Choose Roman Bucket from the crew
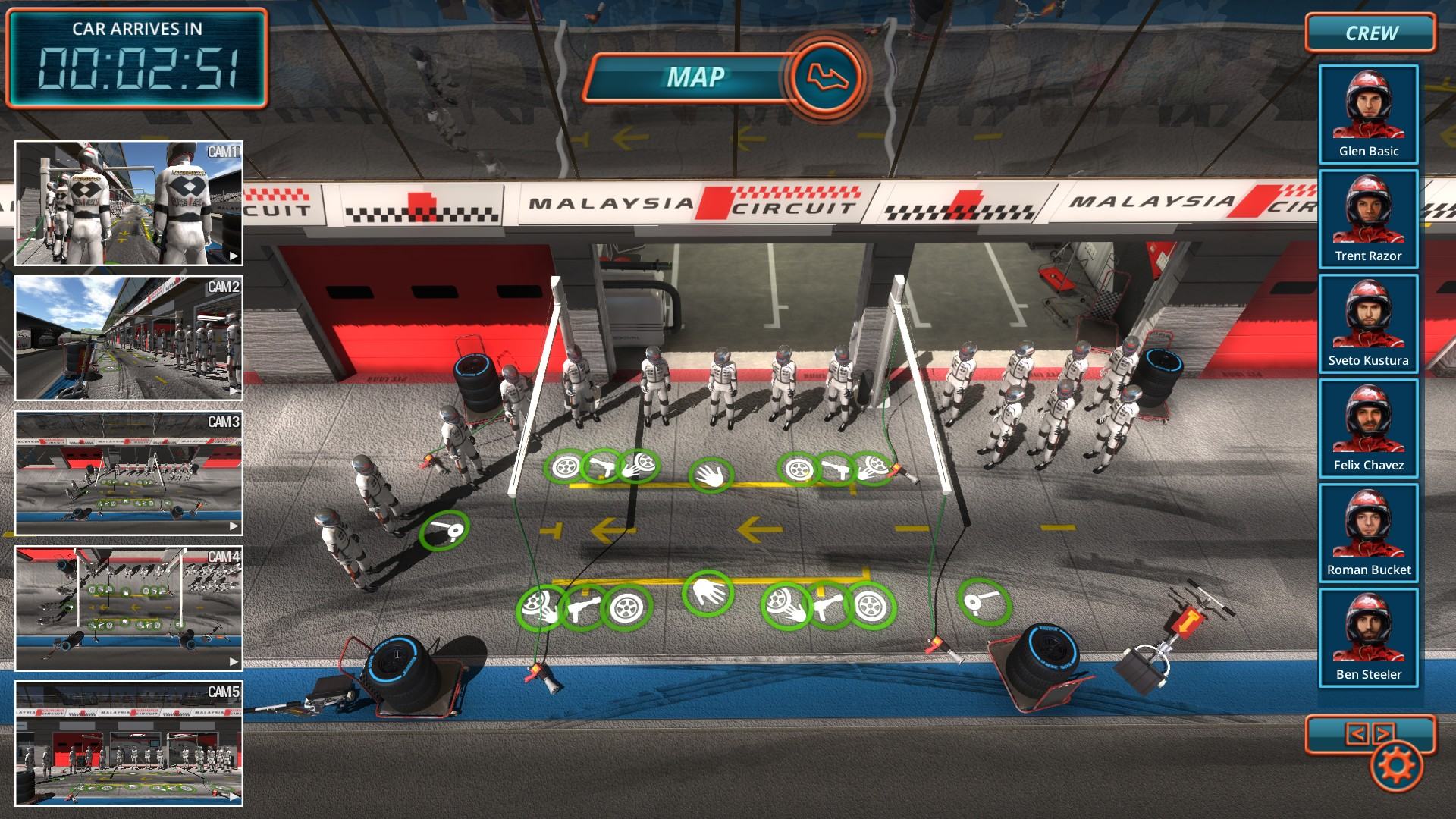Screen dimensions: 1456x819 1368,532
